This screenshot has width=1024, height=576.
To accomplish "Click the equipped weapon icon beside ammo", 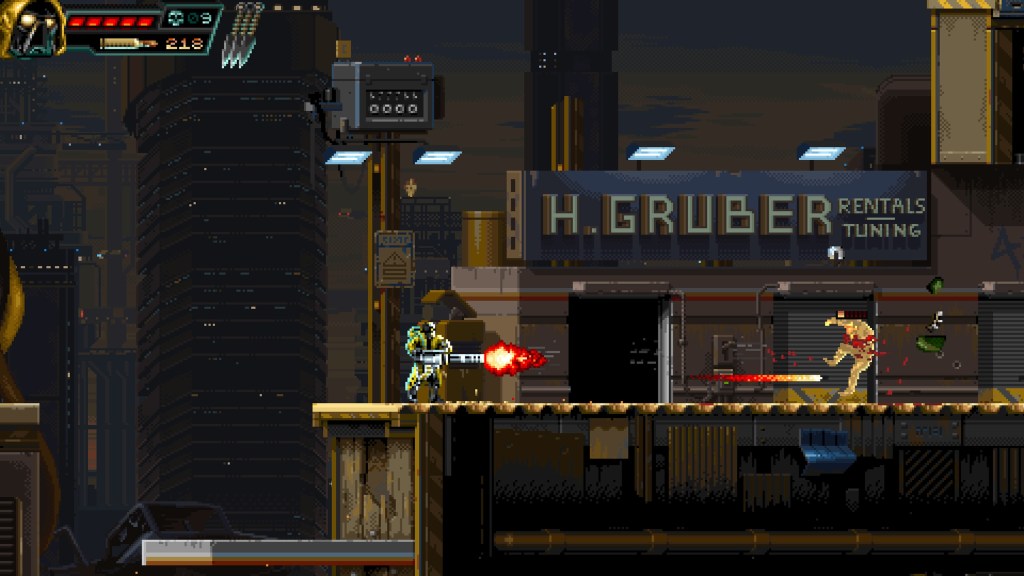I will [128, 44].
